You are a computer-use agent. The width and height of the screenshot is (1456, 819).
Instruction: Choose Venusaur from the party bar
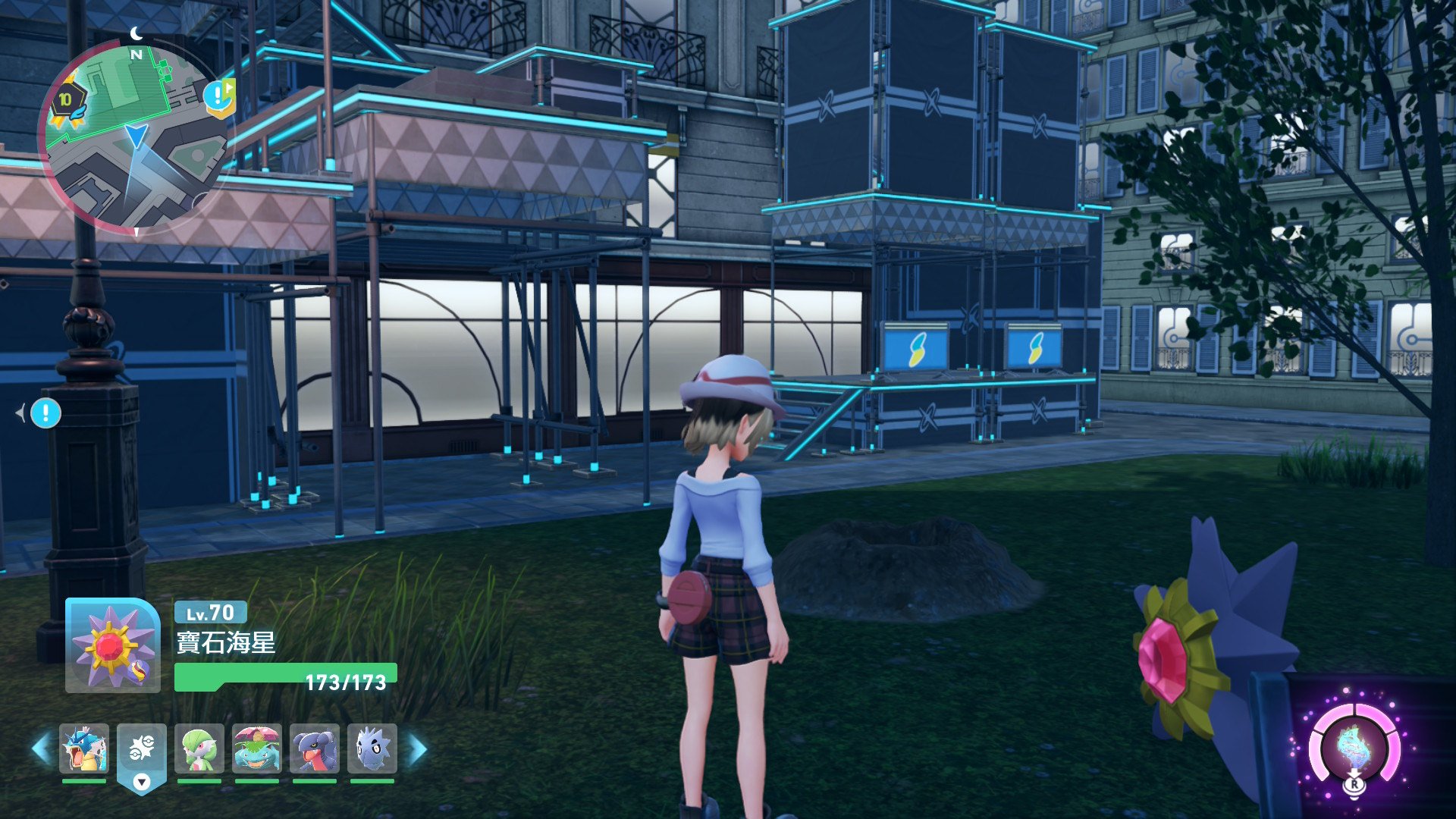coord(257,748)
